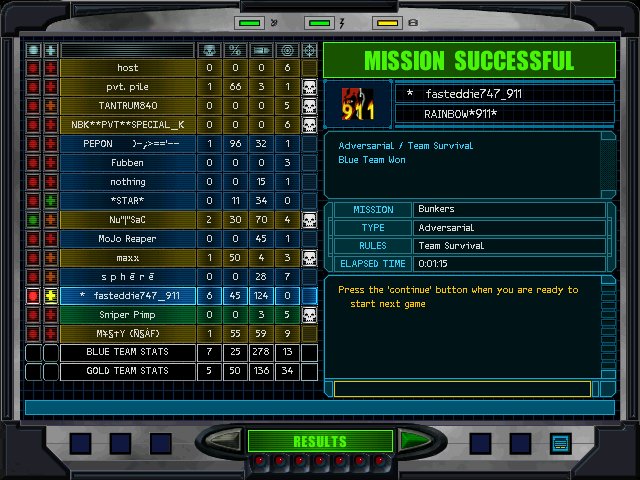
Task: Select player row 'host'
Action: pyautogui.click(x=127, y=68)
